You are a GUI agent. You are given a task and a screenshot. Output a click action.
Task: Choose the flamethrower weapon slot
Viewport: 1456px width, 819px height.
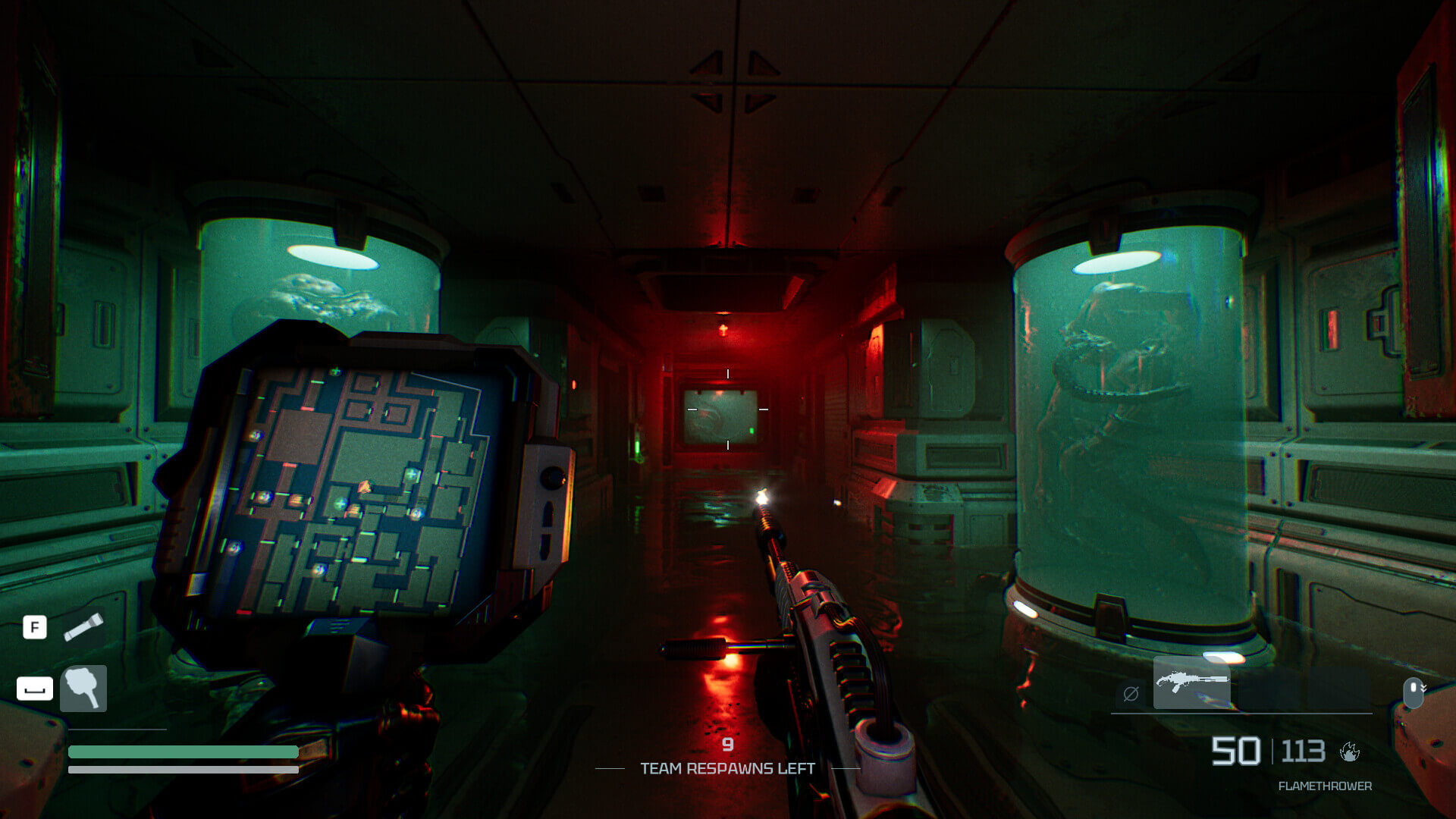(x=1191, y=683)
